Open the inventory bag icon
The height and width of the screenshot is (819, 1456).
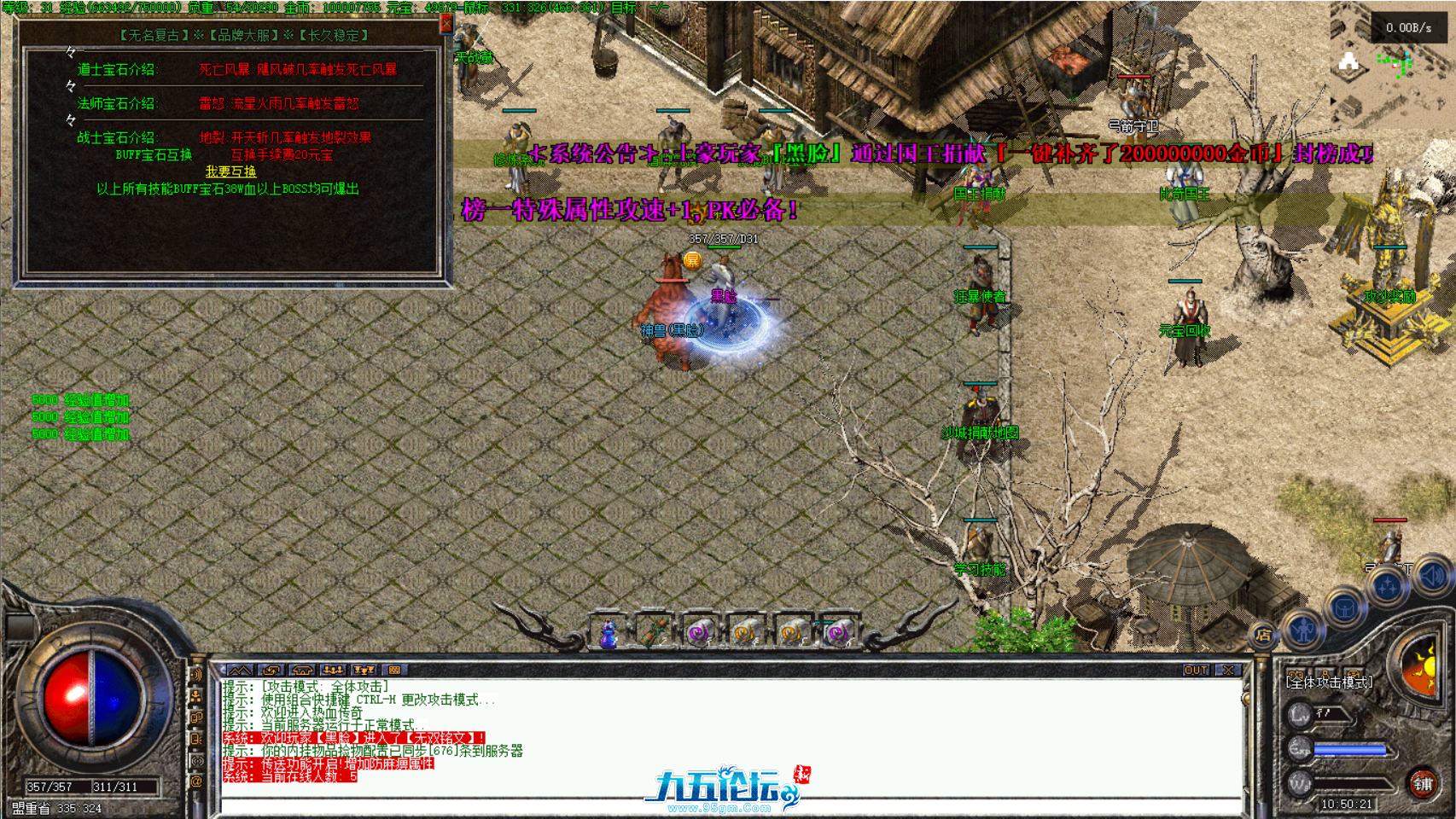[x=1344, y=607]
